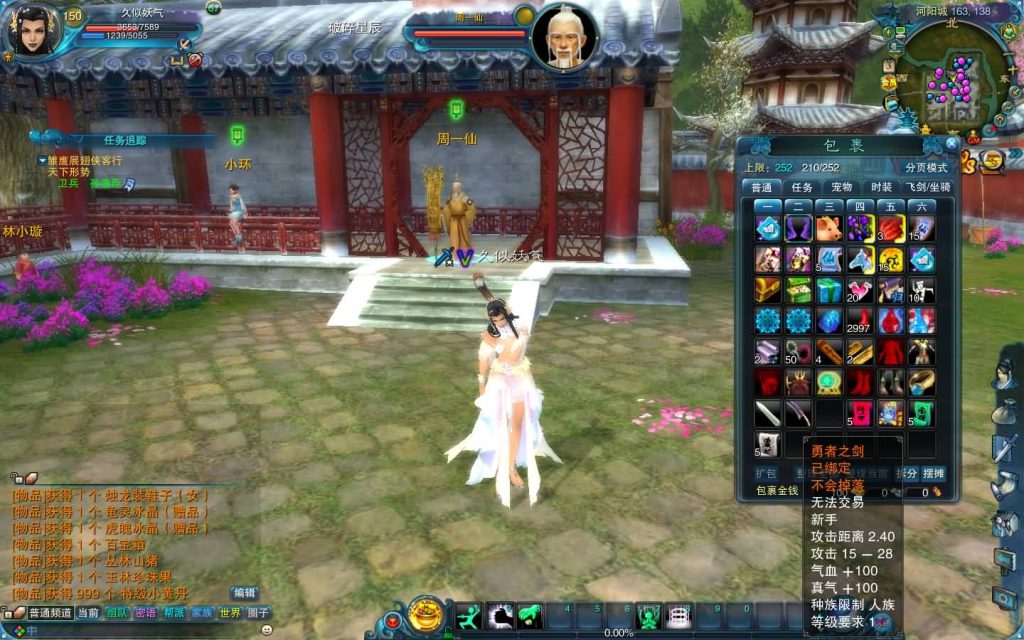Click the 编辑 chat button
The height and width of the screenshot is (640, 1024).
244,592
